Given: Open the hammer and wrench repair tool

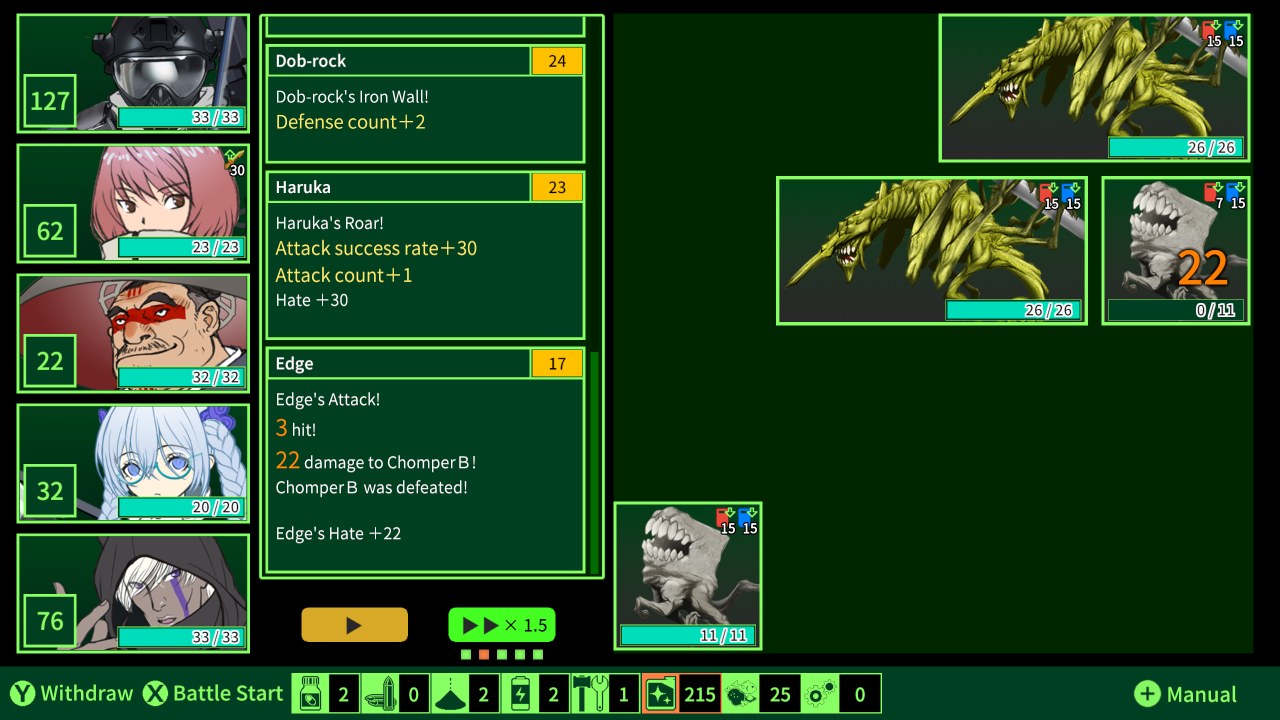Looking at the screenshot, I should [590, 693].
